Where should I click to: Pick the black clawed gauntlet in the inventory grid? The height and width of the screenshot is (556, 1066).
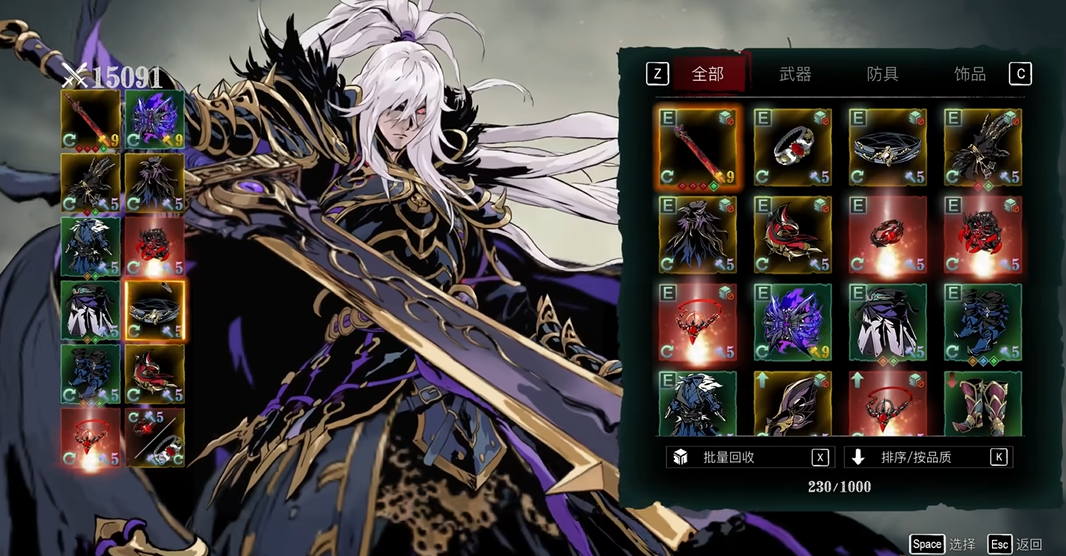(982, 148)
